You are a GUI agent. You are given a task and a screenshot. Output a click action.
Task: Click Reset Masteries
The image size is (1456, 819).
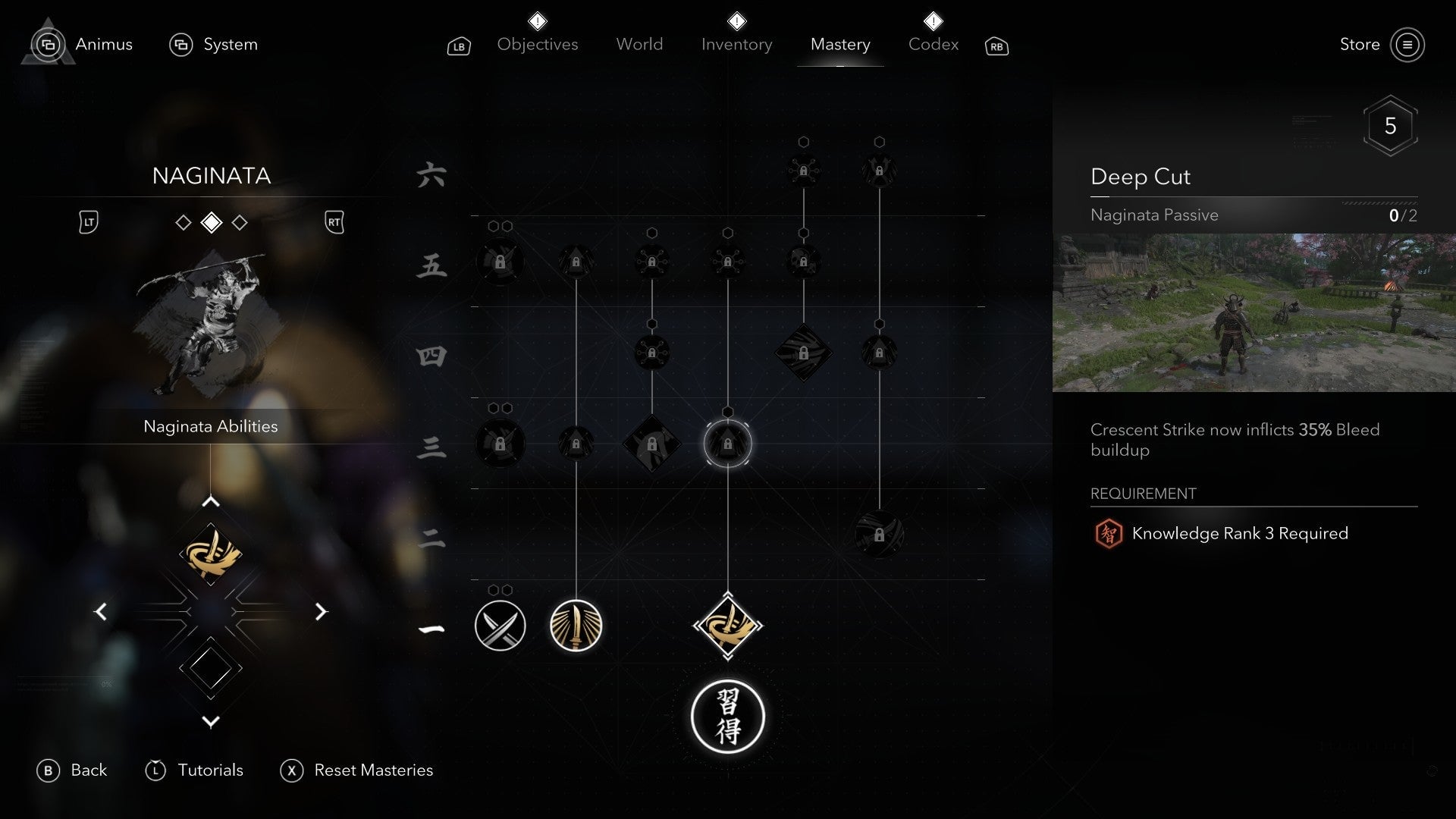pos(373,770)
